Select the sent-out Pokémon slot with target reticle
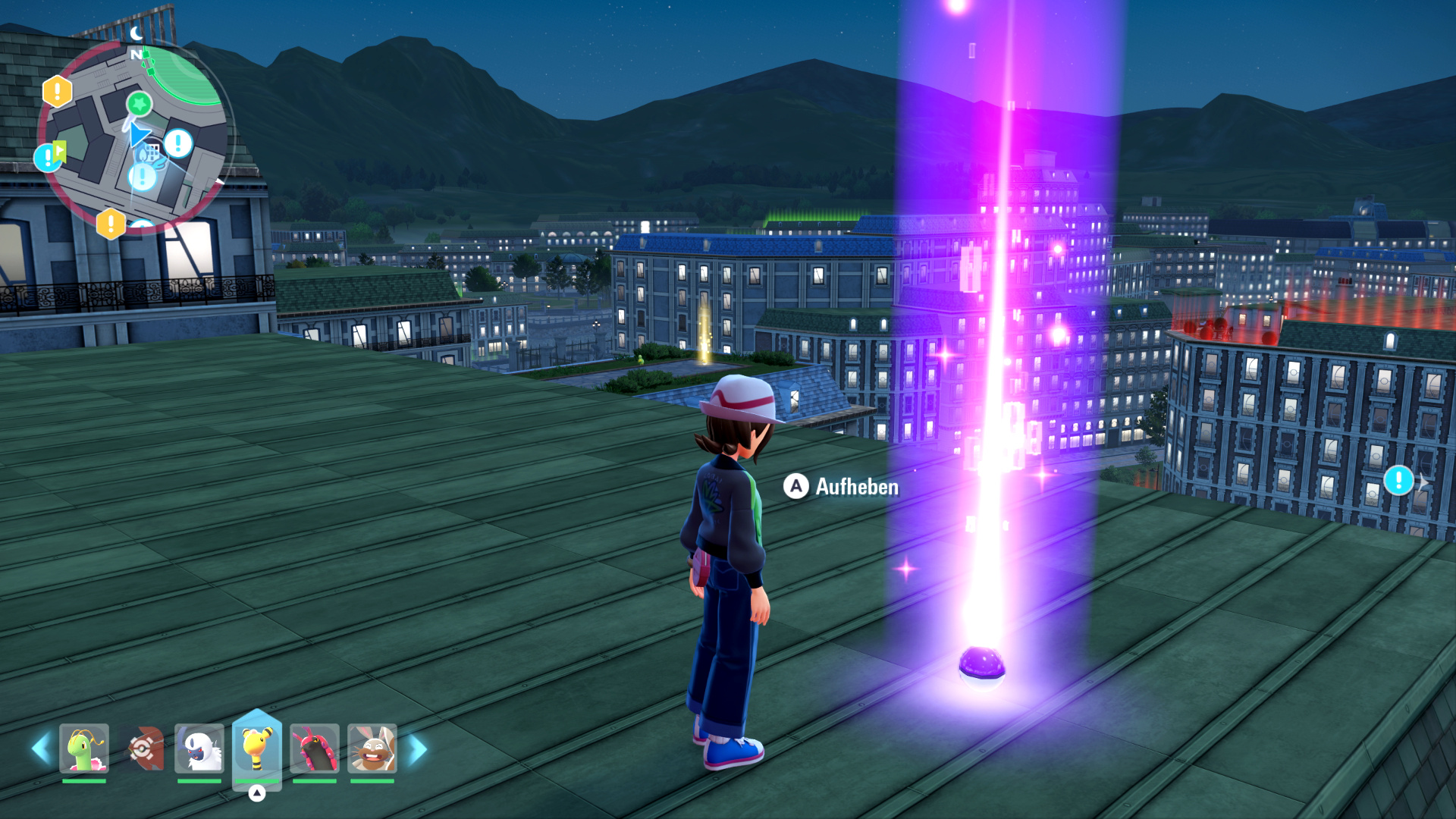The width and height of the screenshot is (1456, 819). [x=143, y=748]
